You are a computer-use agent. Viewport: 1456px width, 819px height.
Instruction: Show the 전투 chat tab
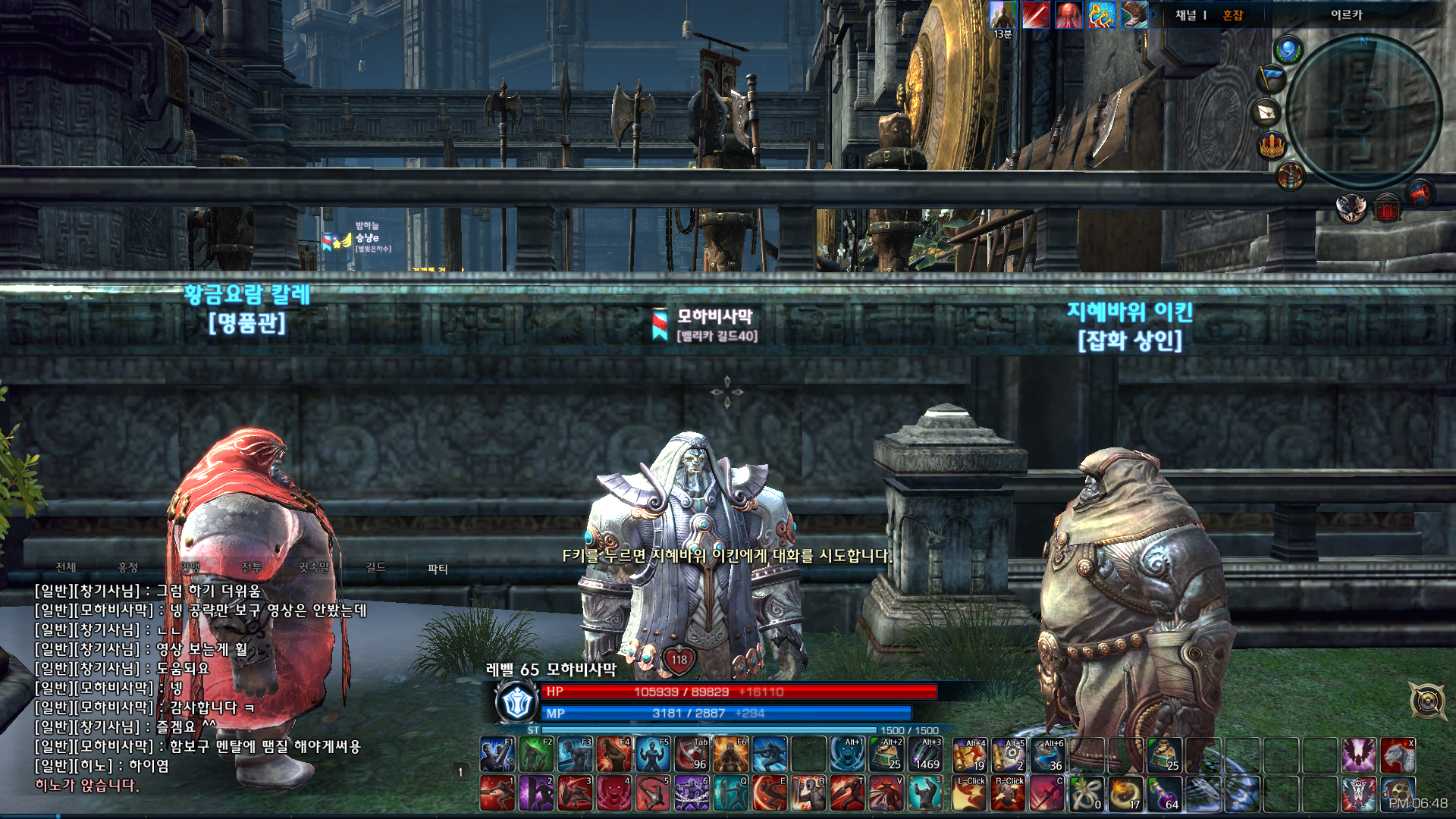pyautogui.click(x=252, y=567)
